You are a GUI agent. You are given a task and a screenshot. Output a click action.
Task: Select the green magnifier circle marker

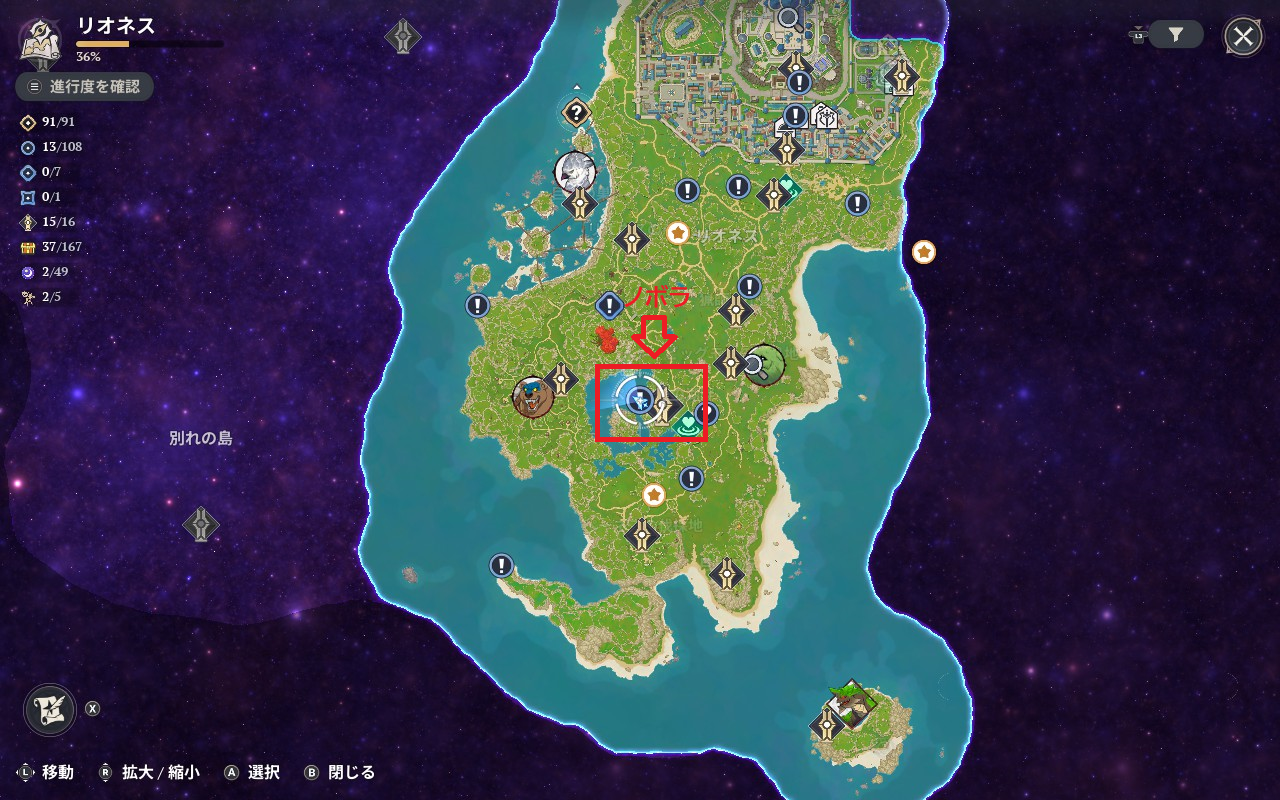coord(764,365)
